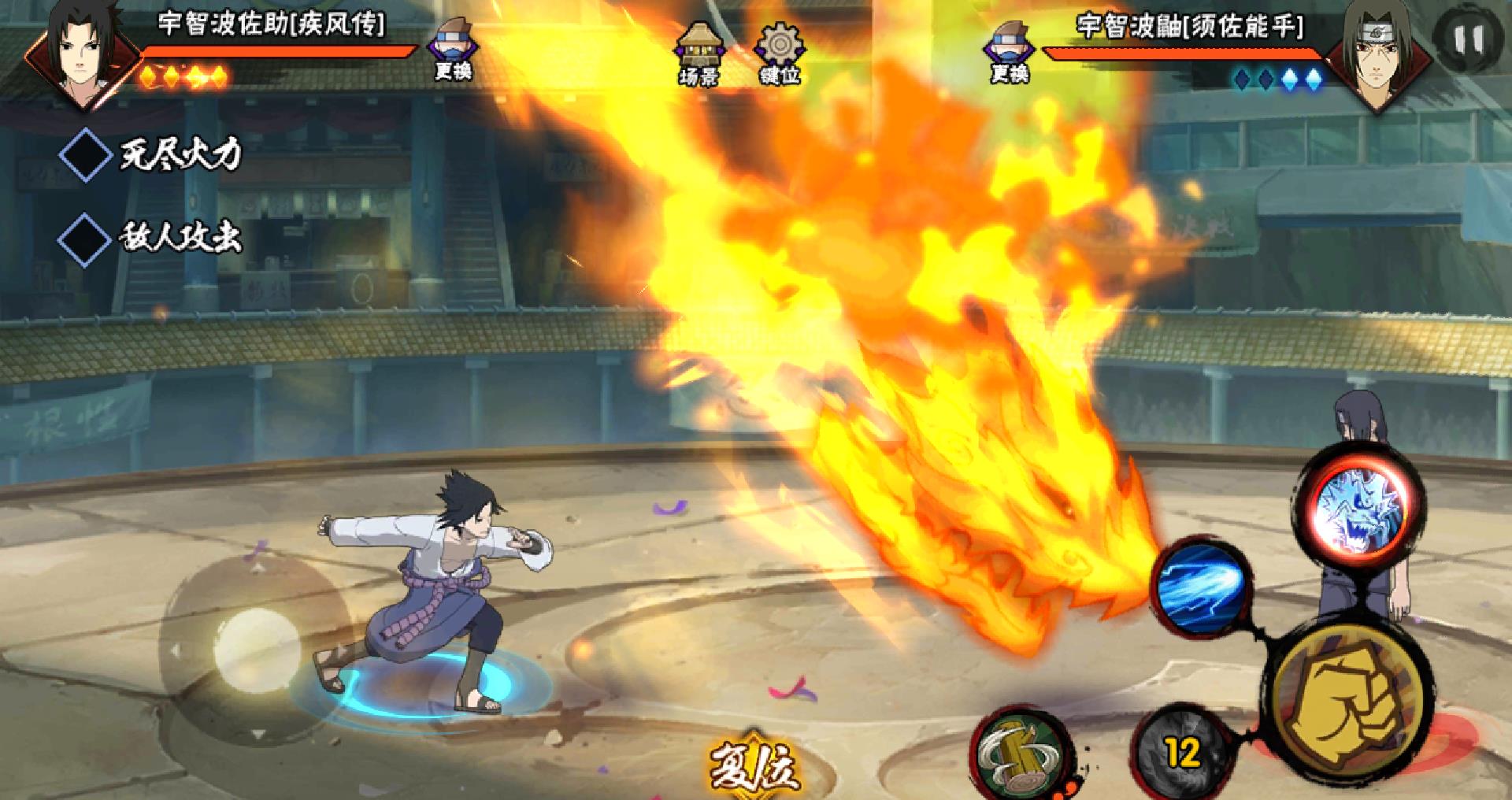The height and width of the screenshot is (800, 1512).
Task: Open the 键位 button layout settings
Action: click(x=779, y=52)
